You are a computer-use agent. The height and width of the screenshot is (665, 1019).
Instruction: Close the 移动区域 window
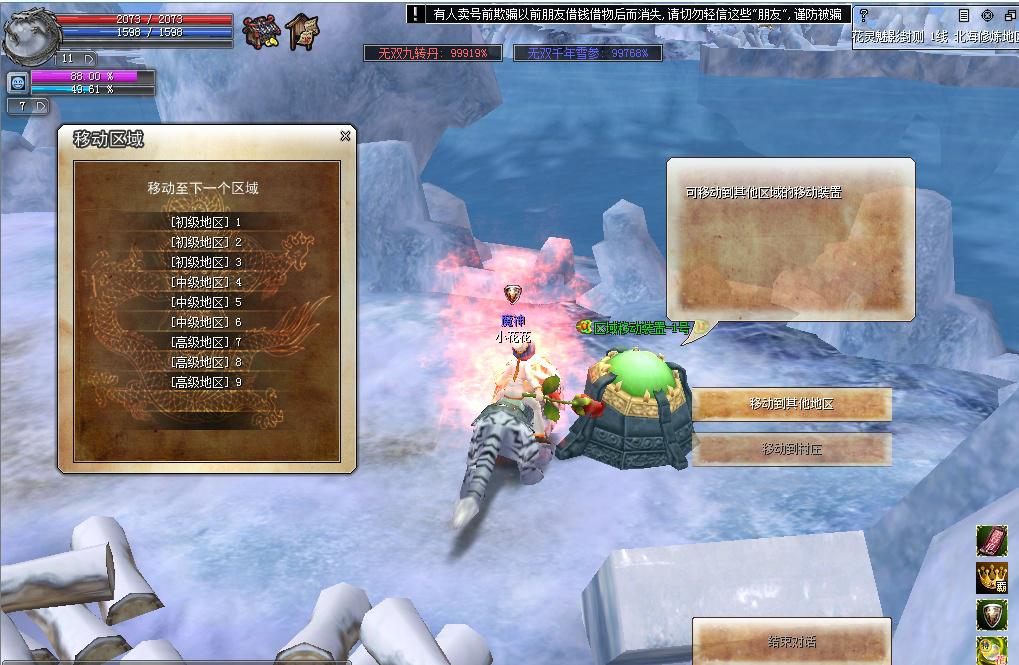click(x=345, y=136)
